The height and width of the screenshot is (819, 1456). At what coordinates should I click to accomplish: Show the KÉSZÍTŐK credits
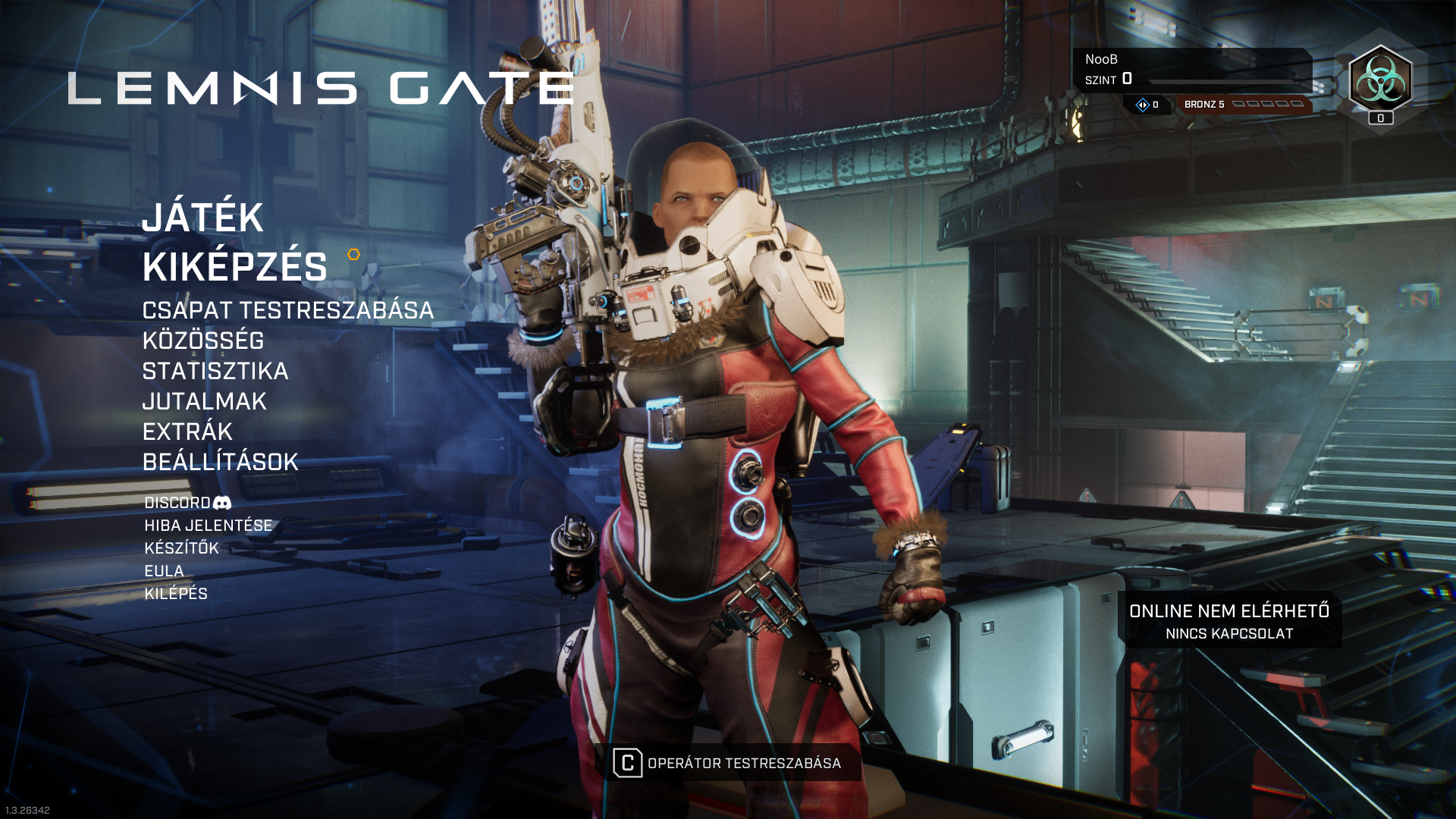coord(181,548)
